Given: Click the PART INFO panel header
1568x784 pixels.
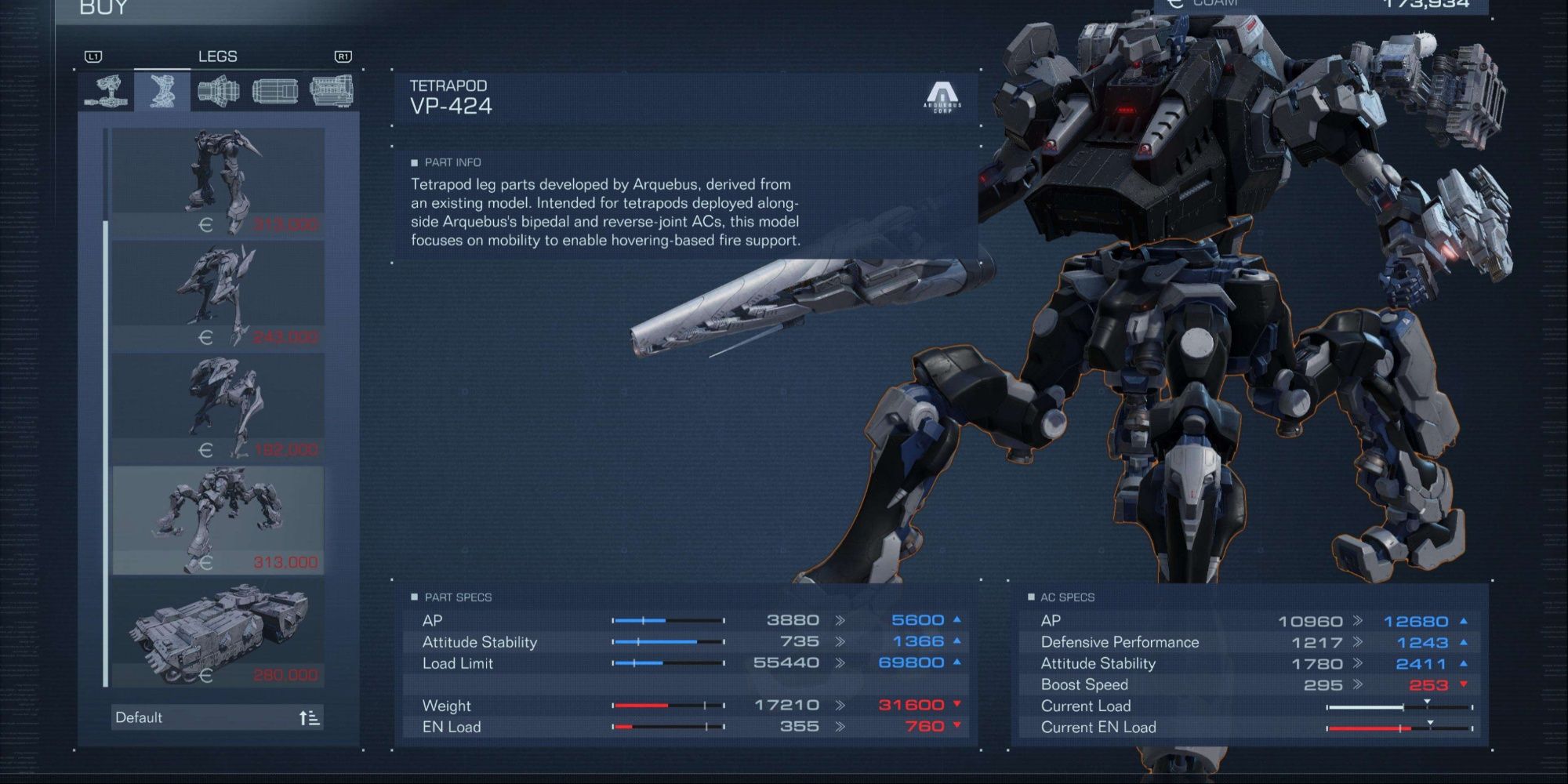Looking at the screenshot, I should (447, 162).
